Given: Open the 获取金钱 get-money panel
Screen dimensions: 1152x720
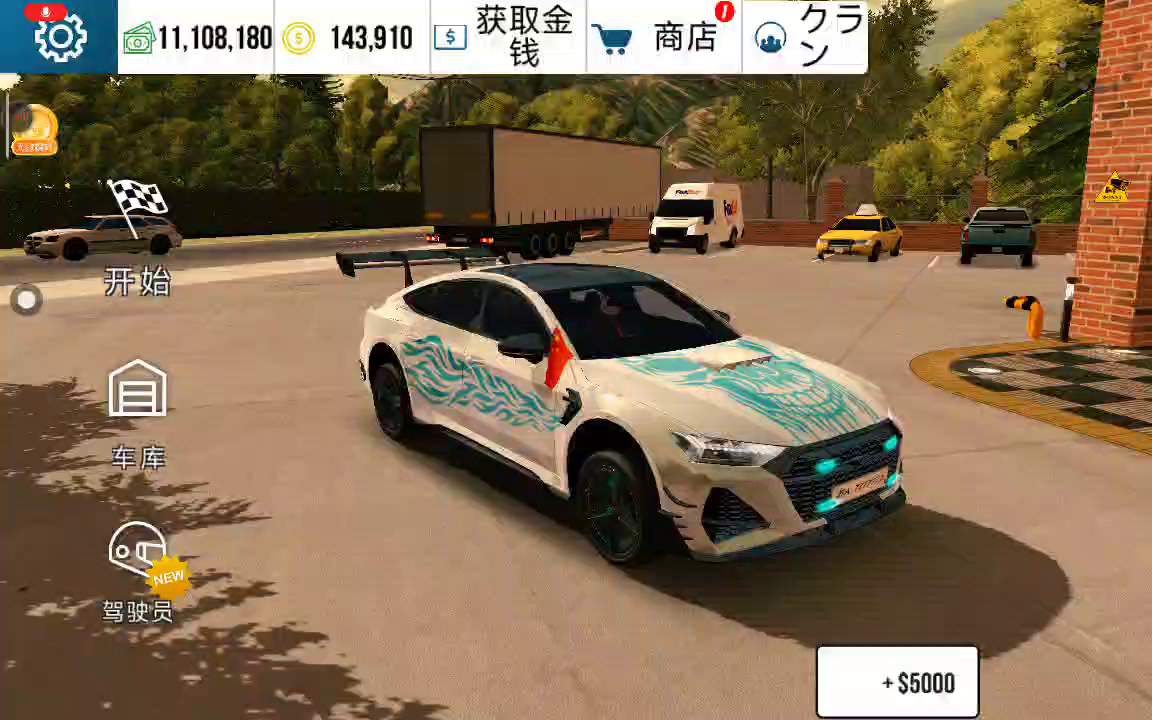Looking at the screenshot, I should click(x=508, y=37).
